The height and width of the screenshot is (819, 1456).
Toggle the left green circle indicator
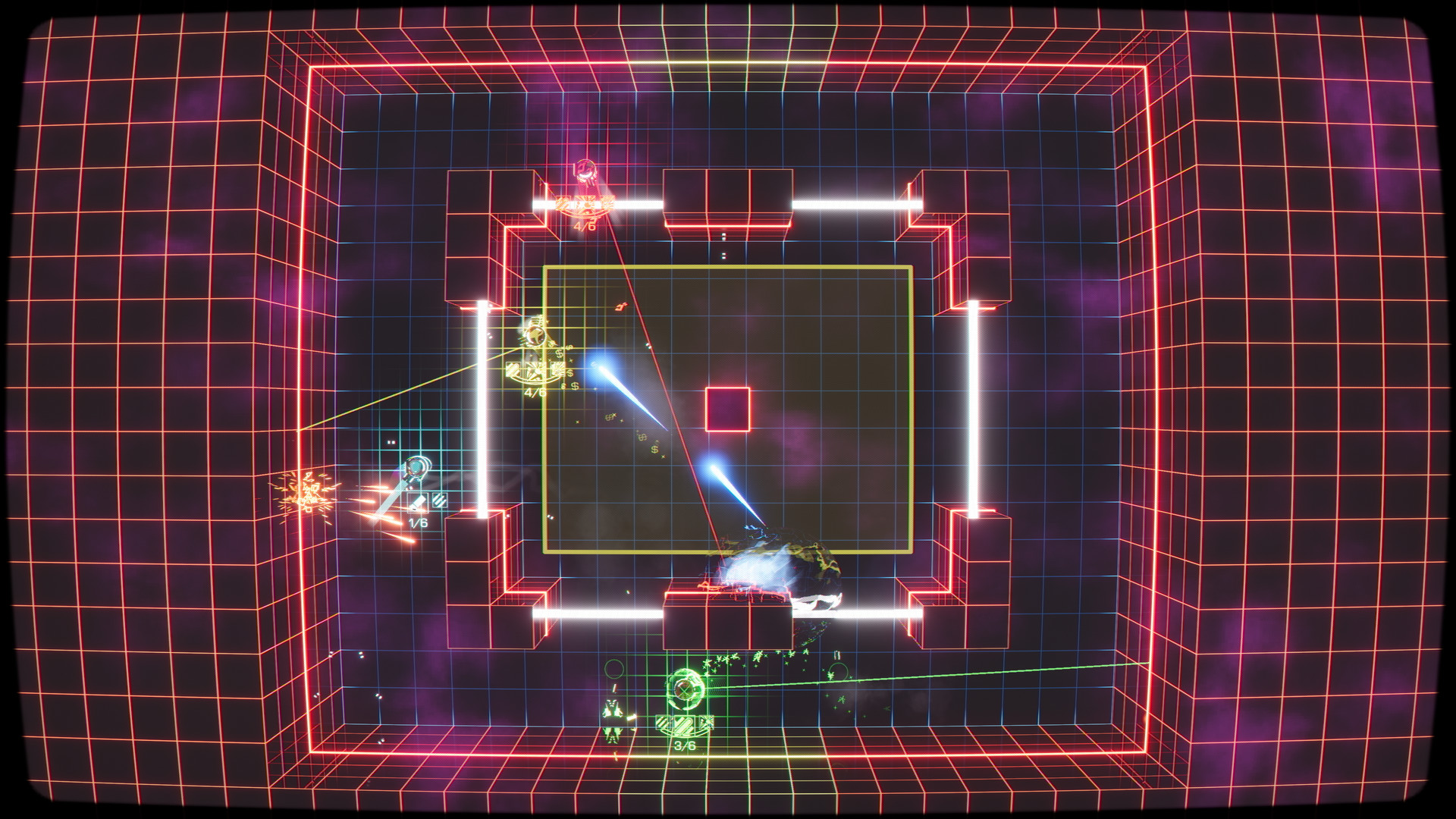coord(614,670)
